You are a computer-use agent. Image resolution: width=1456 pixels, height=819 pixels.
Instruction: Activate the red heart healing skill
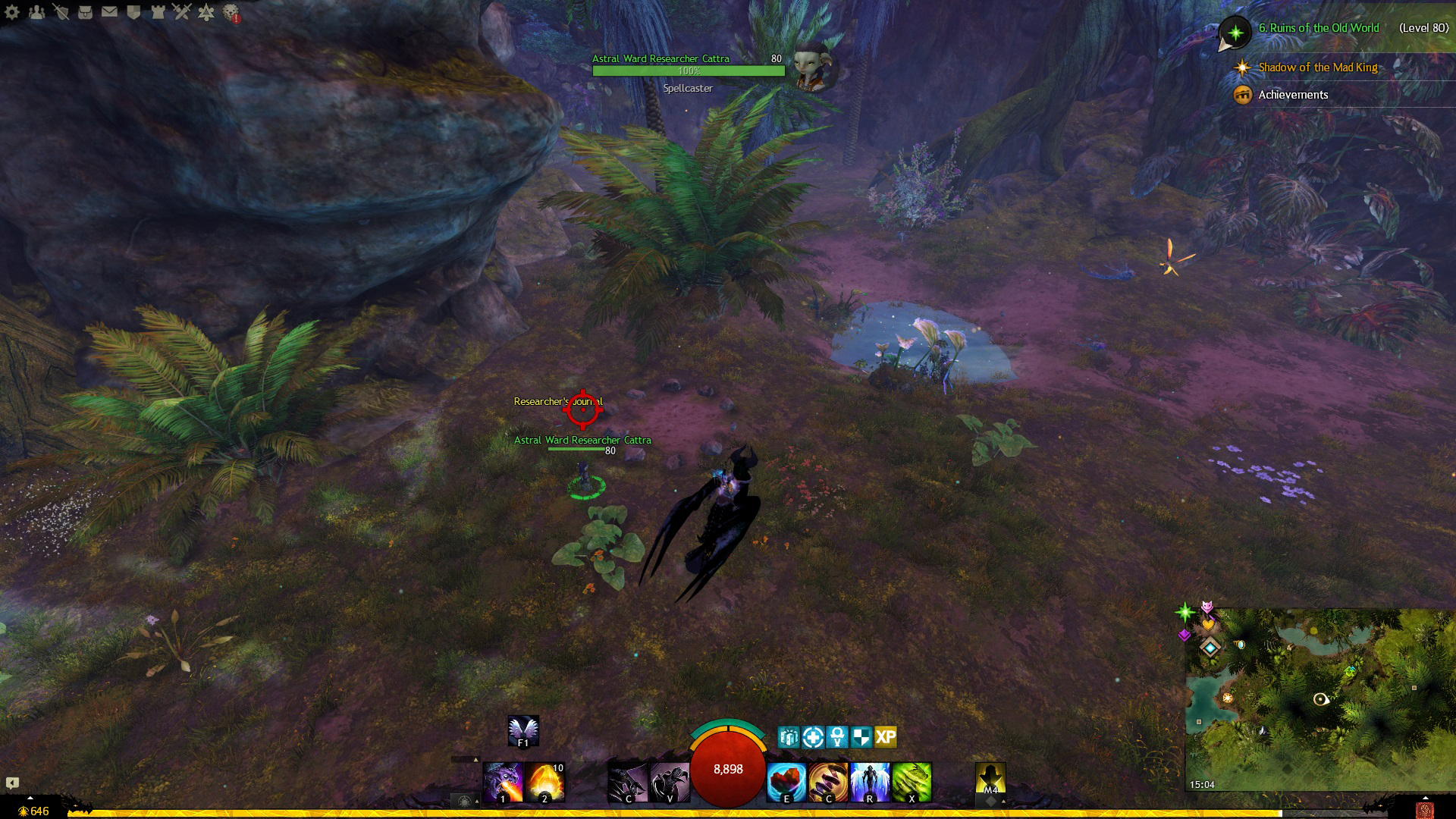coord(786,783)
